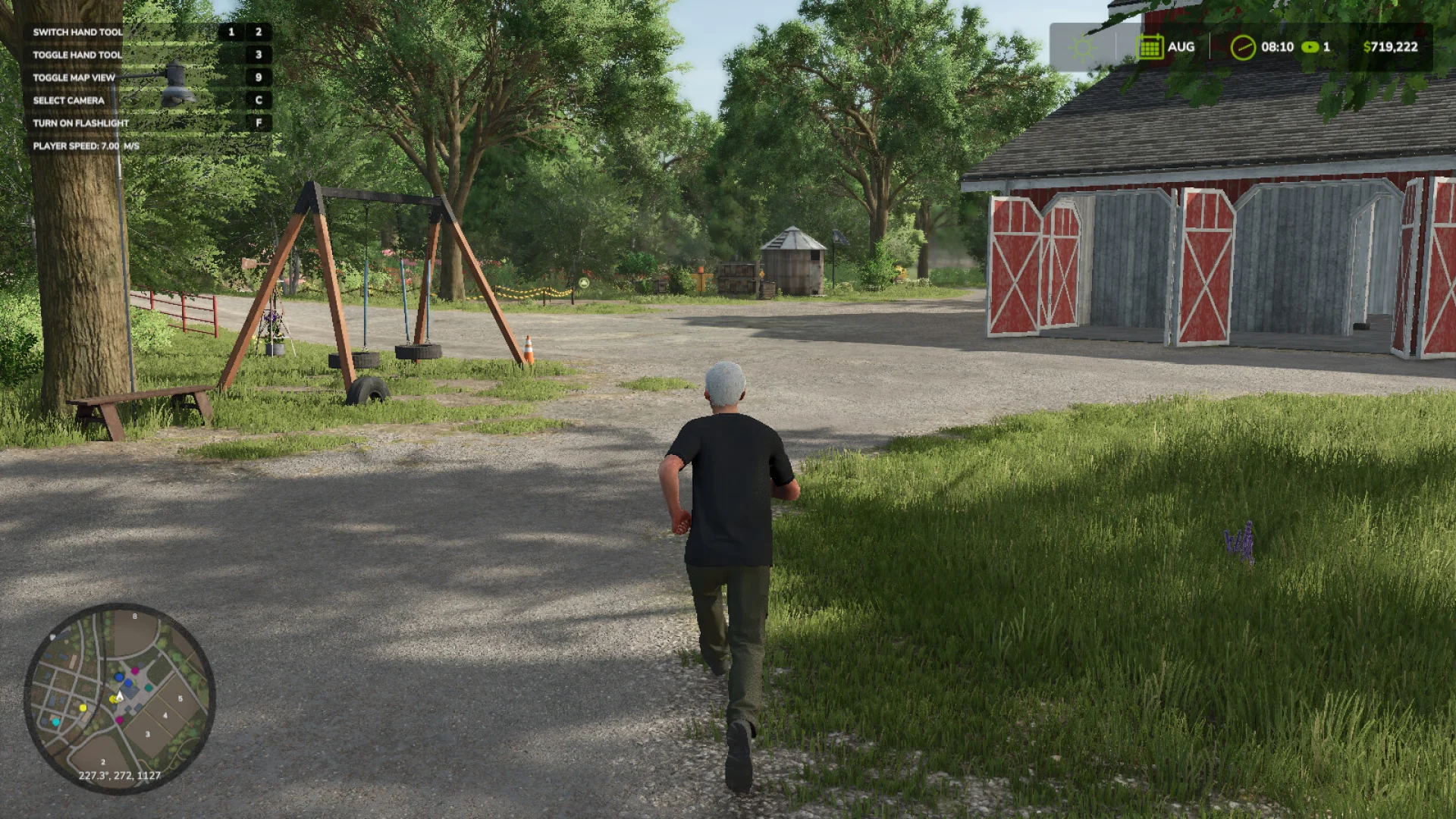1456x819 pixels.
Task: Click the green time-scale play icon
Action: click(1310, 47)
